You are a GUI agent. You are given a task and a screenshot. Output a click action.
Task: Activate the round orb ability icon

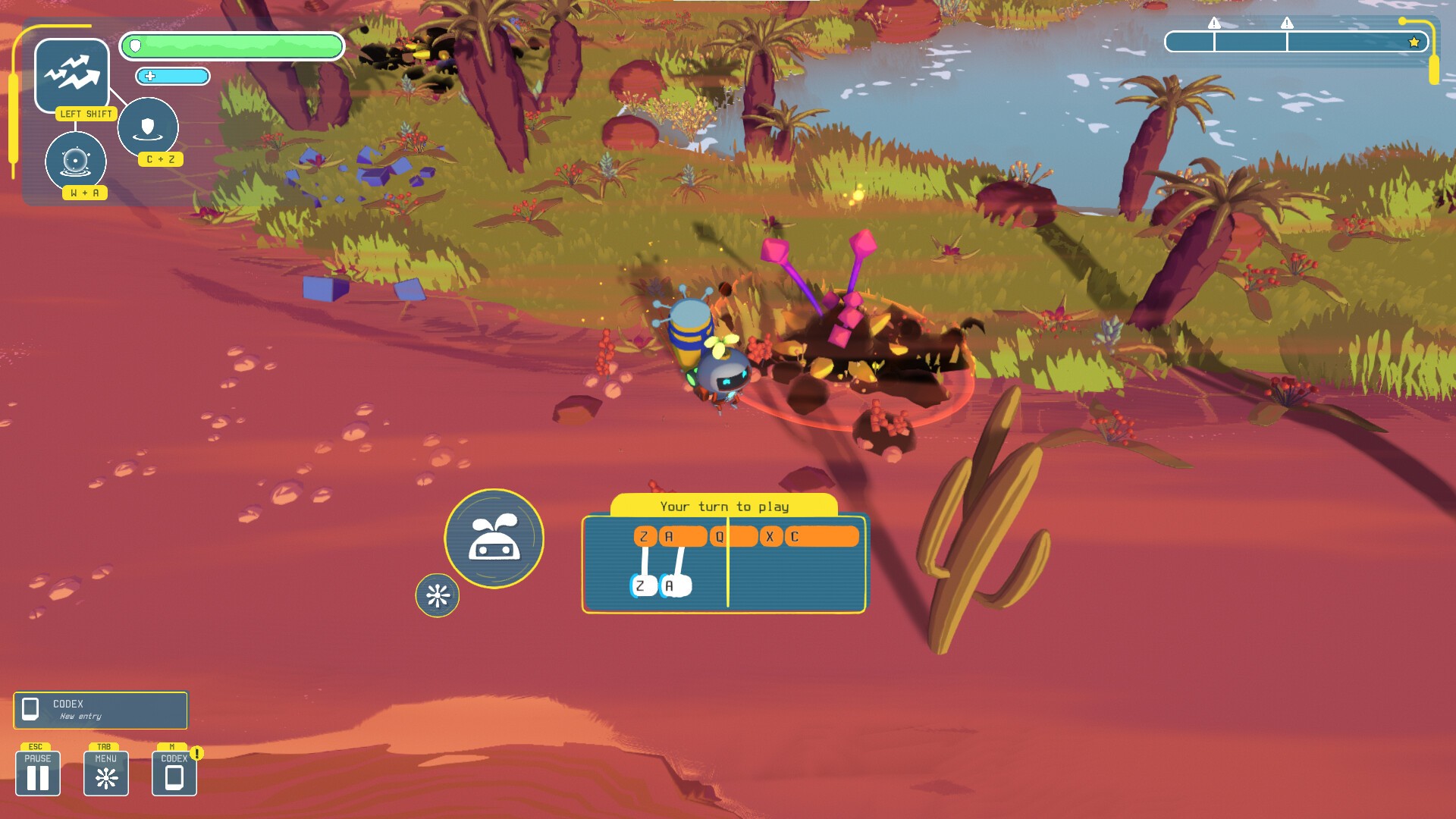coord(76,161)
